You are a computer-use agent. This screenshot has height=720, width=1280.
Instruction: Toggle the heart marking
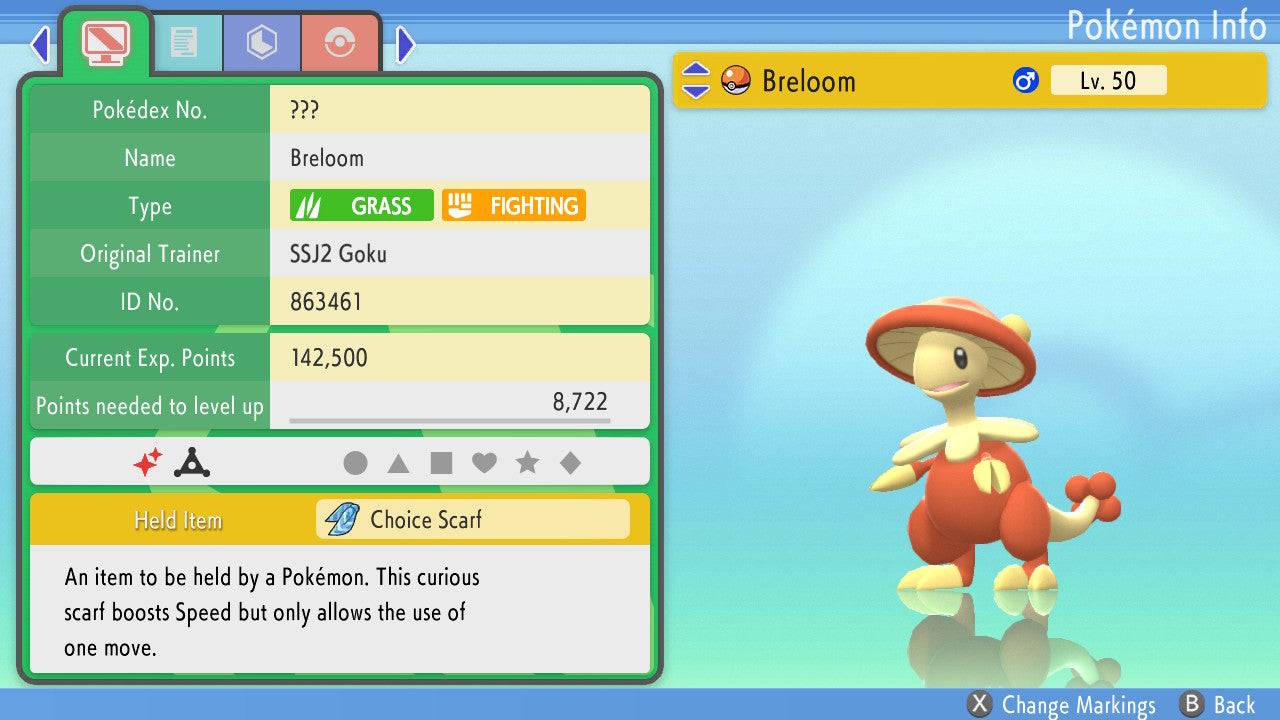484,463
